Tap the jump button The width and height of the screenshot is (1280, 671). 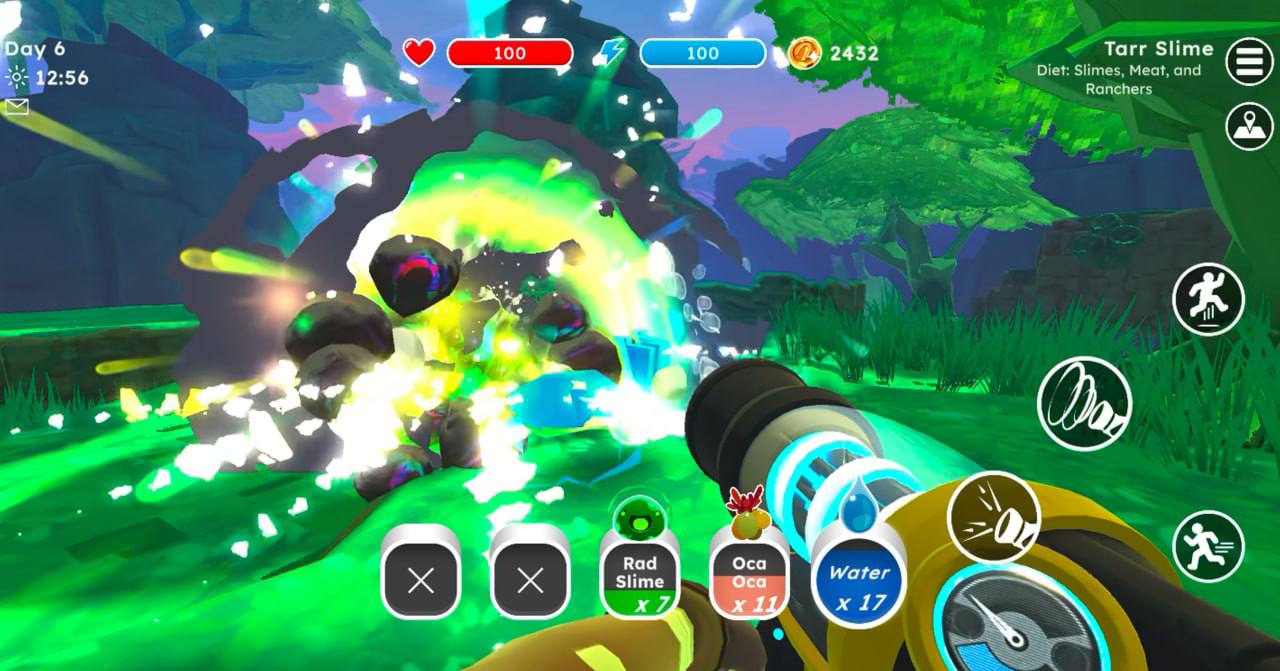pyautogui.click(x=1208, y=298)
